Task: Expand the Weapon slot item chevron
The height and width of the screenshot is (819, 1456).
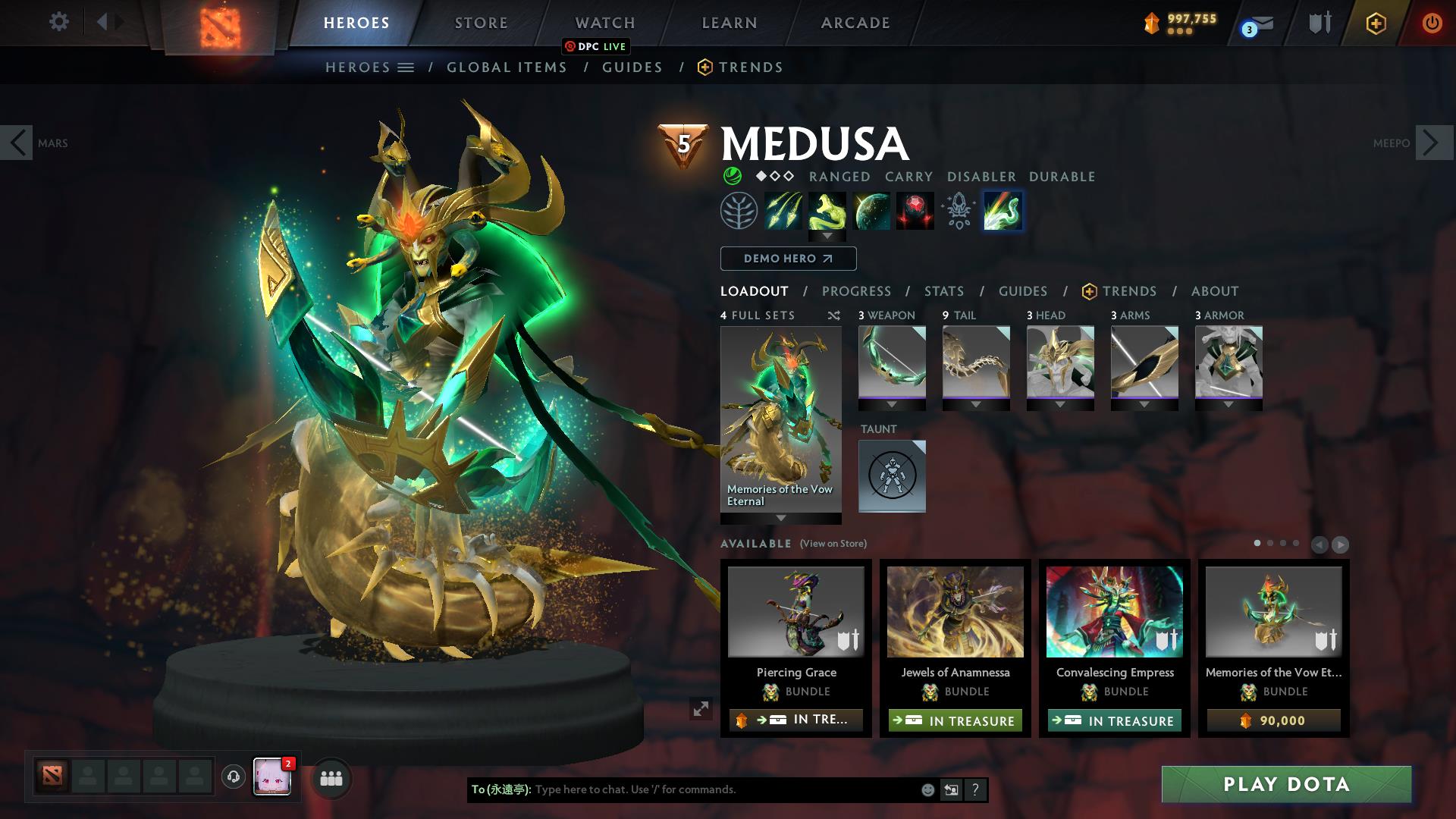Action: 892,404
